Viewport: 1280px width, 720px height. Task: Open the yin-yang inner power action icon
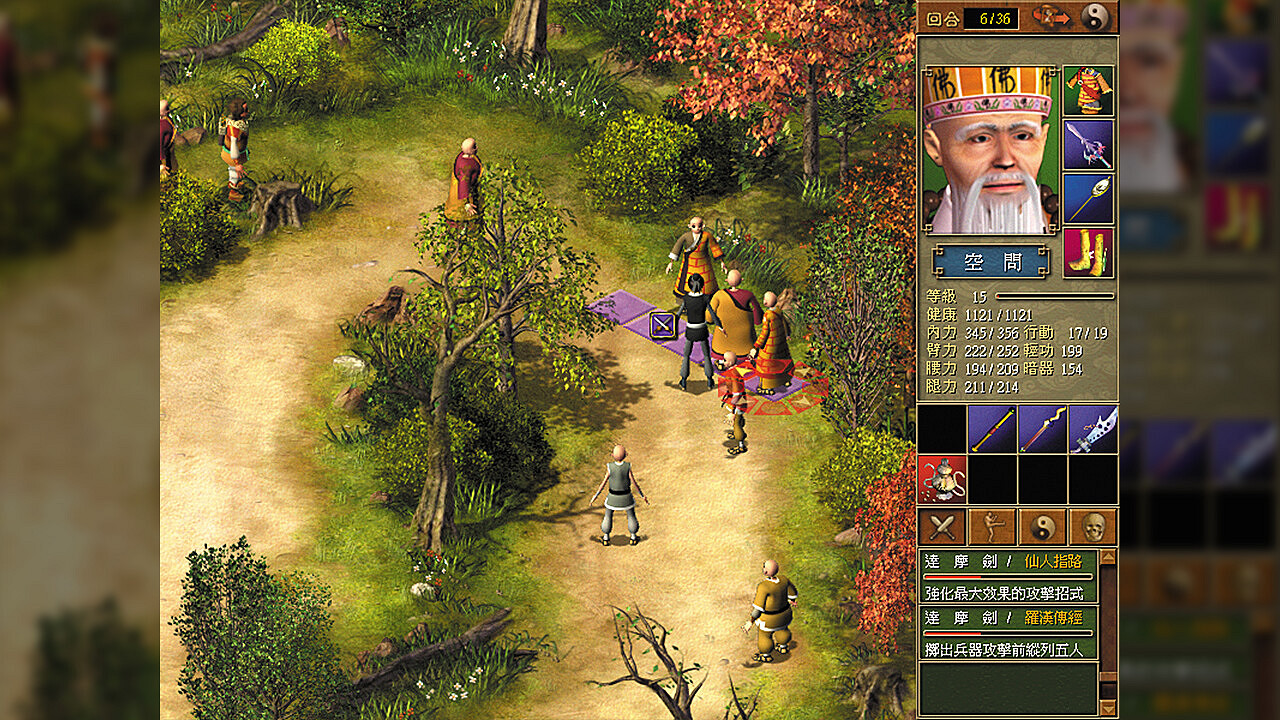click(1041, 525)
